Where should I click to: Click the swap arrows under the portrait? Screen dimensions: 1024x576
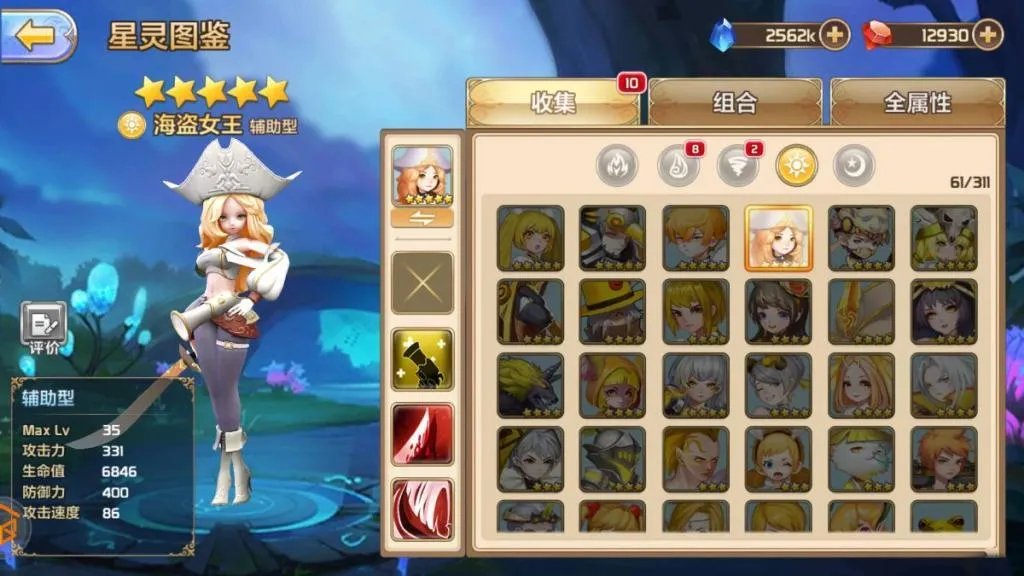422,218
